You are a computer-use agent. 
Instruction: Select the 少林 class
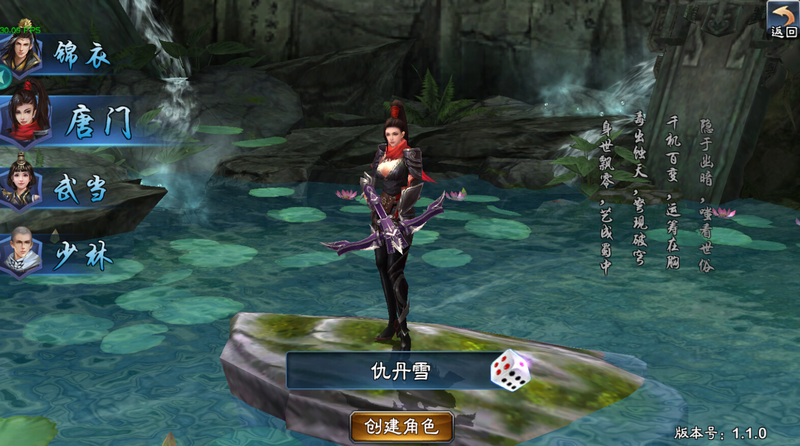pos(62,254)
